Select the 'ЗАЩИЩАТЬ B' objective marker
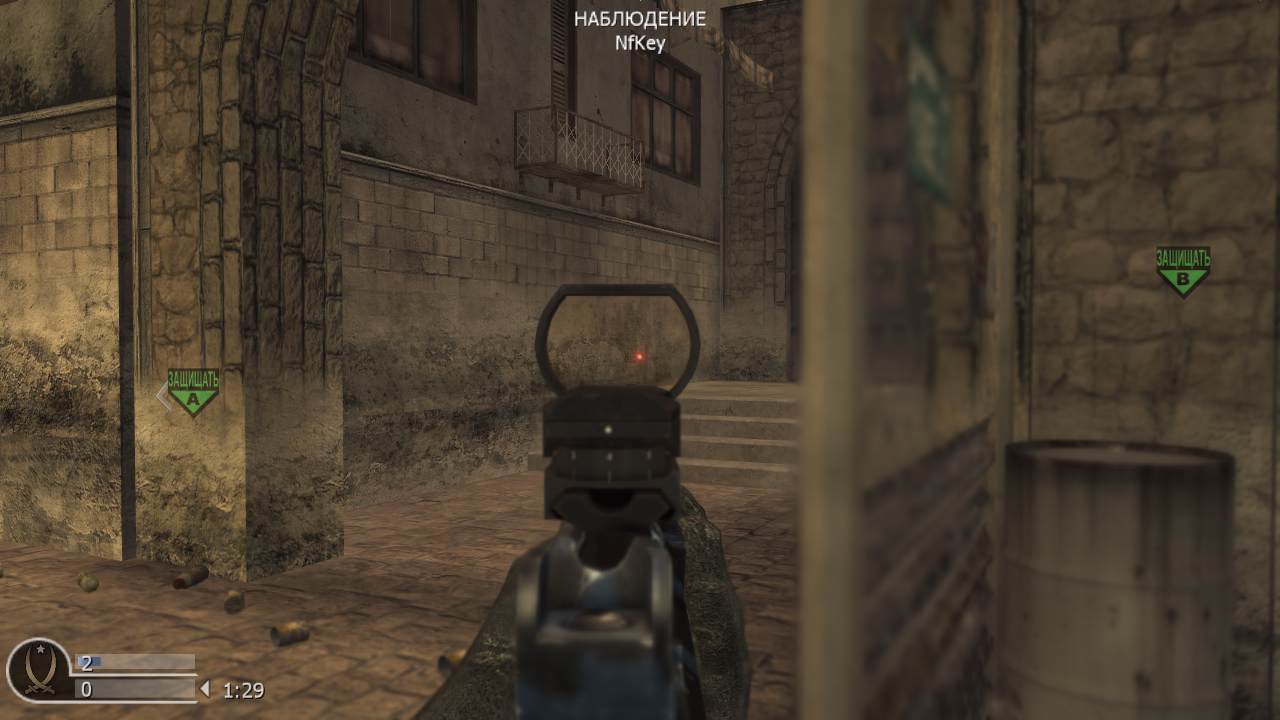This screenshot has height=720, width=1280. point(1185,268)
